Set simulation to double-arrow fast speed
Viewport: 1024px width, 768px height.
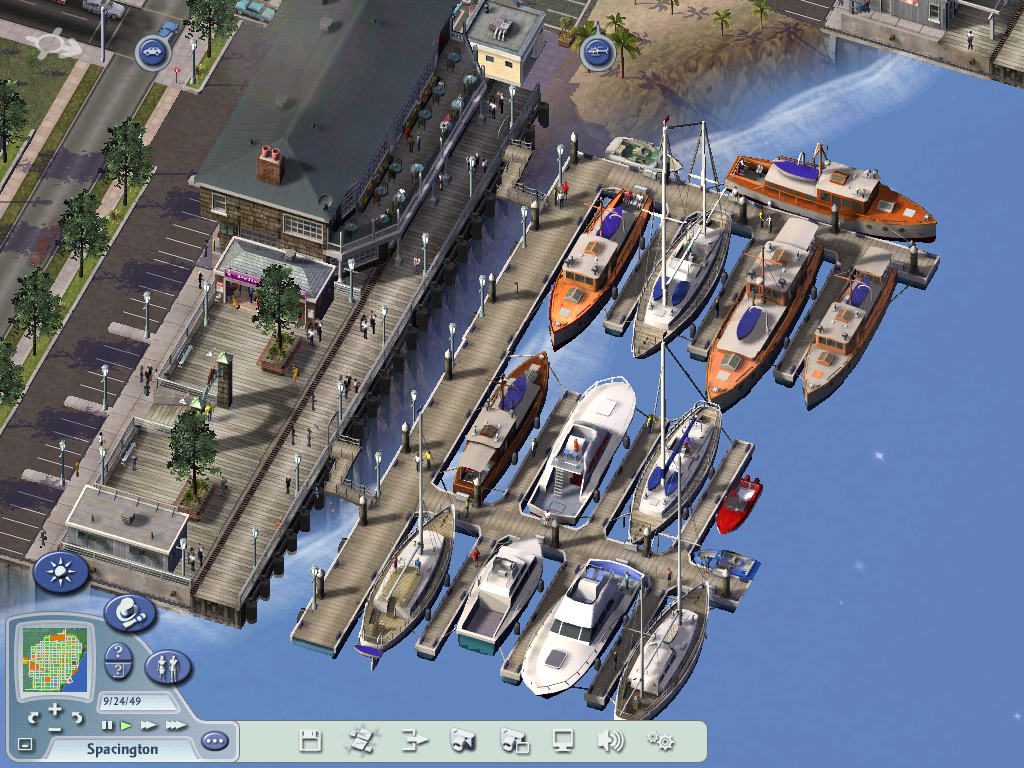pos(148,724)
